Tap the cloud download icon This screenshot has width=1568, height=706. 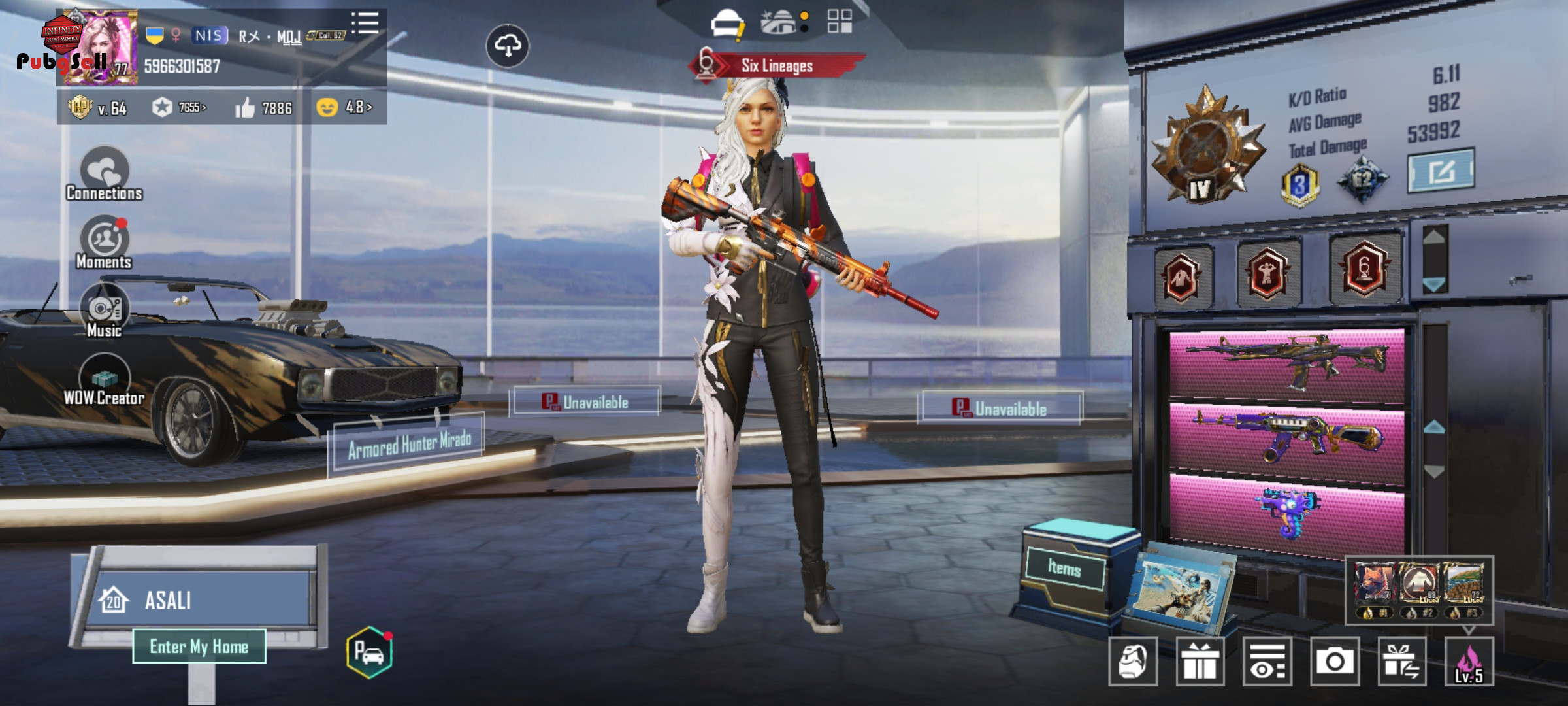(508, 46)
